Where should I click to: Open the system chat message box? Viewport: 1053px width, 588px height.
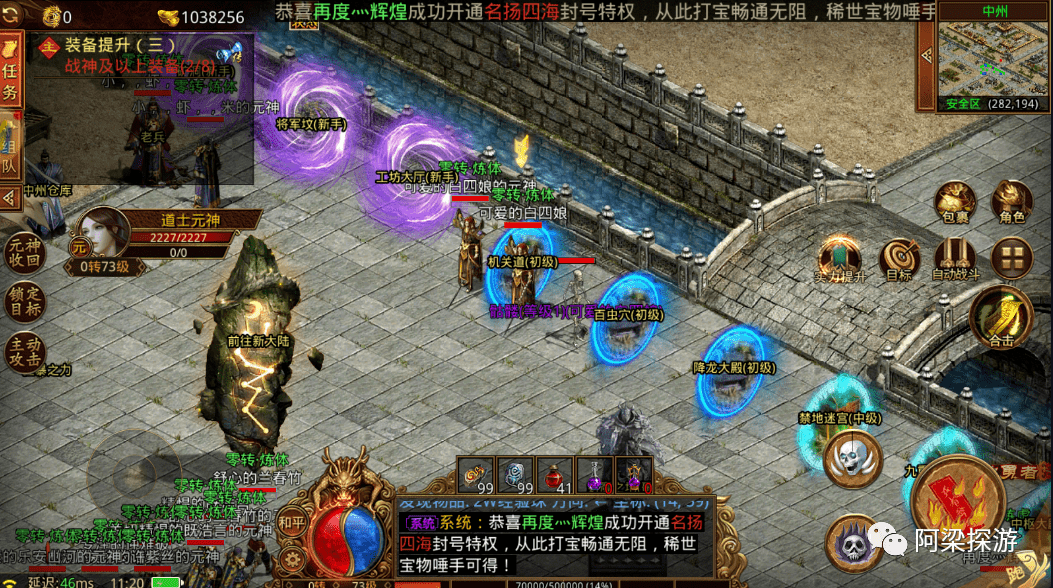555,540
